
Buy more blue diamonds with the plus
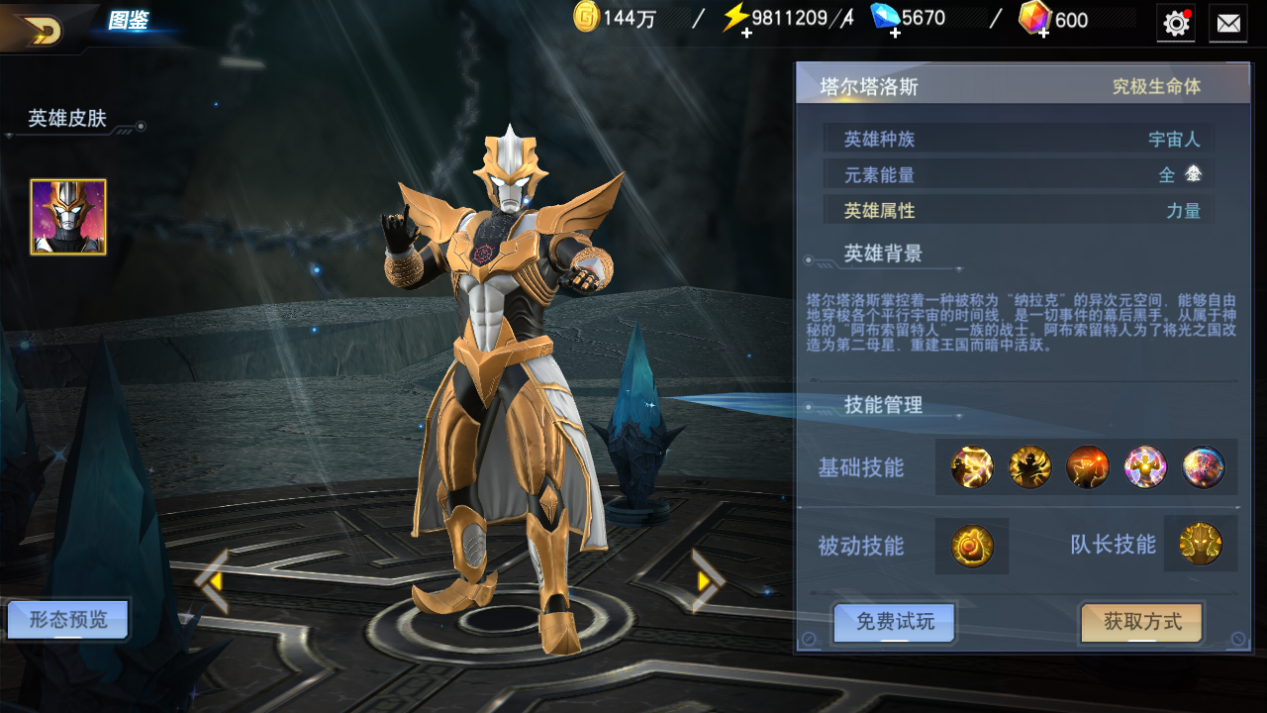coord(895,32)
